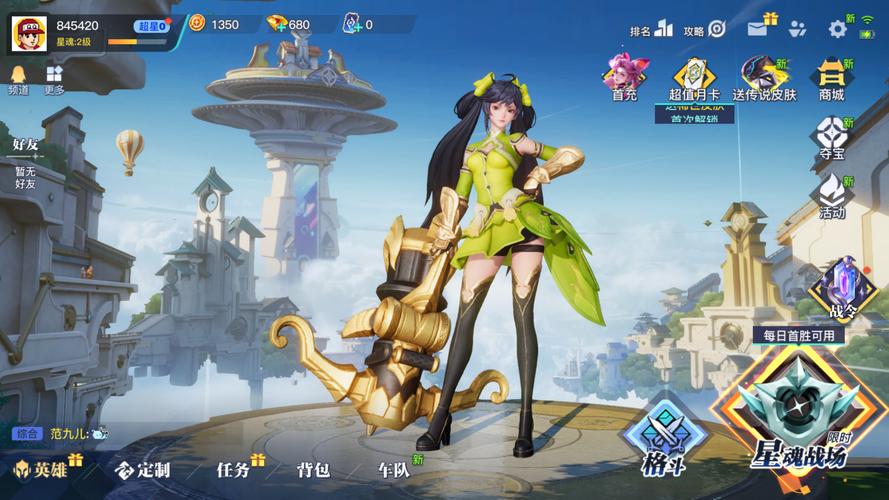Image resolution: width=889 pixels, height=500 pixels.
Task: Open the 更多 more options icon
Action: click(x=54, y=79)
